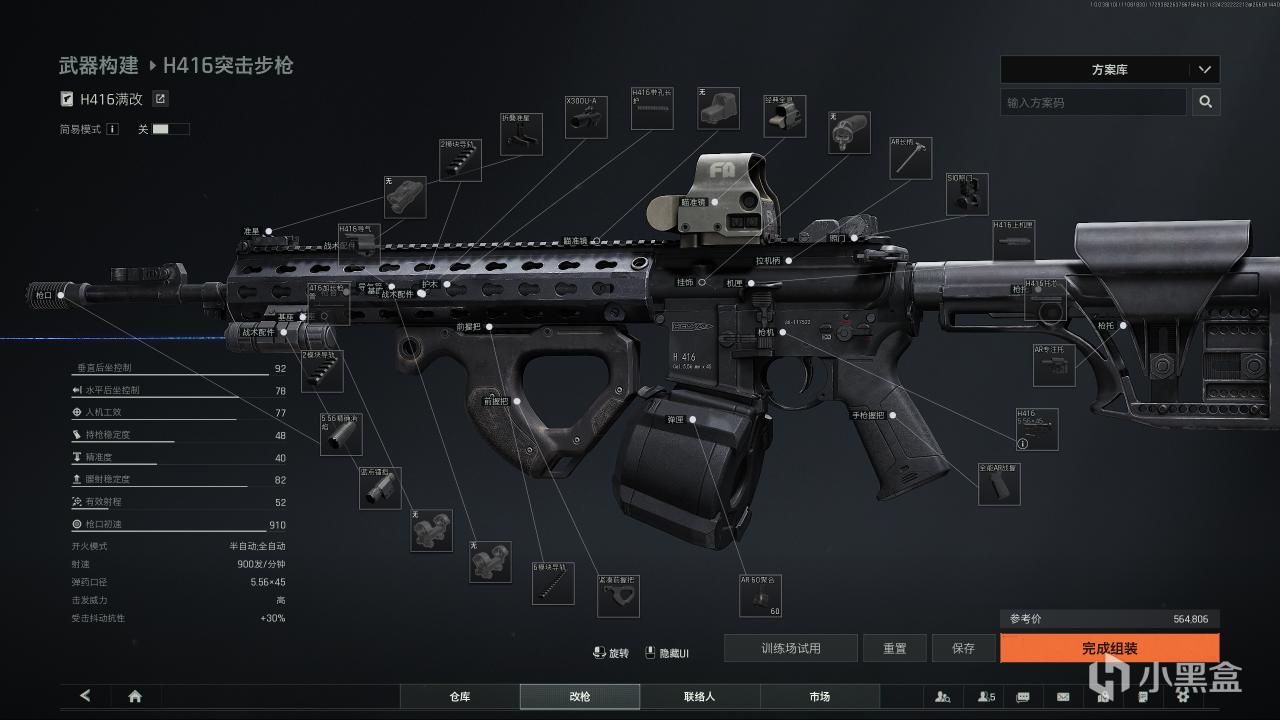This screenshot has height=720, width=1280.
Task: Choose the 折叠准星 front sight slot
Action: tap(521, 134)
